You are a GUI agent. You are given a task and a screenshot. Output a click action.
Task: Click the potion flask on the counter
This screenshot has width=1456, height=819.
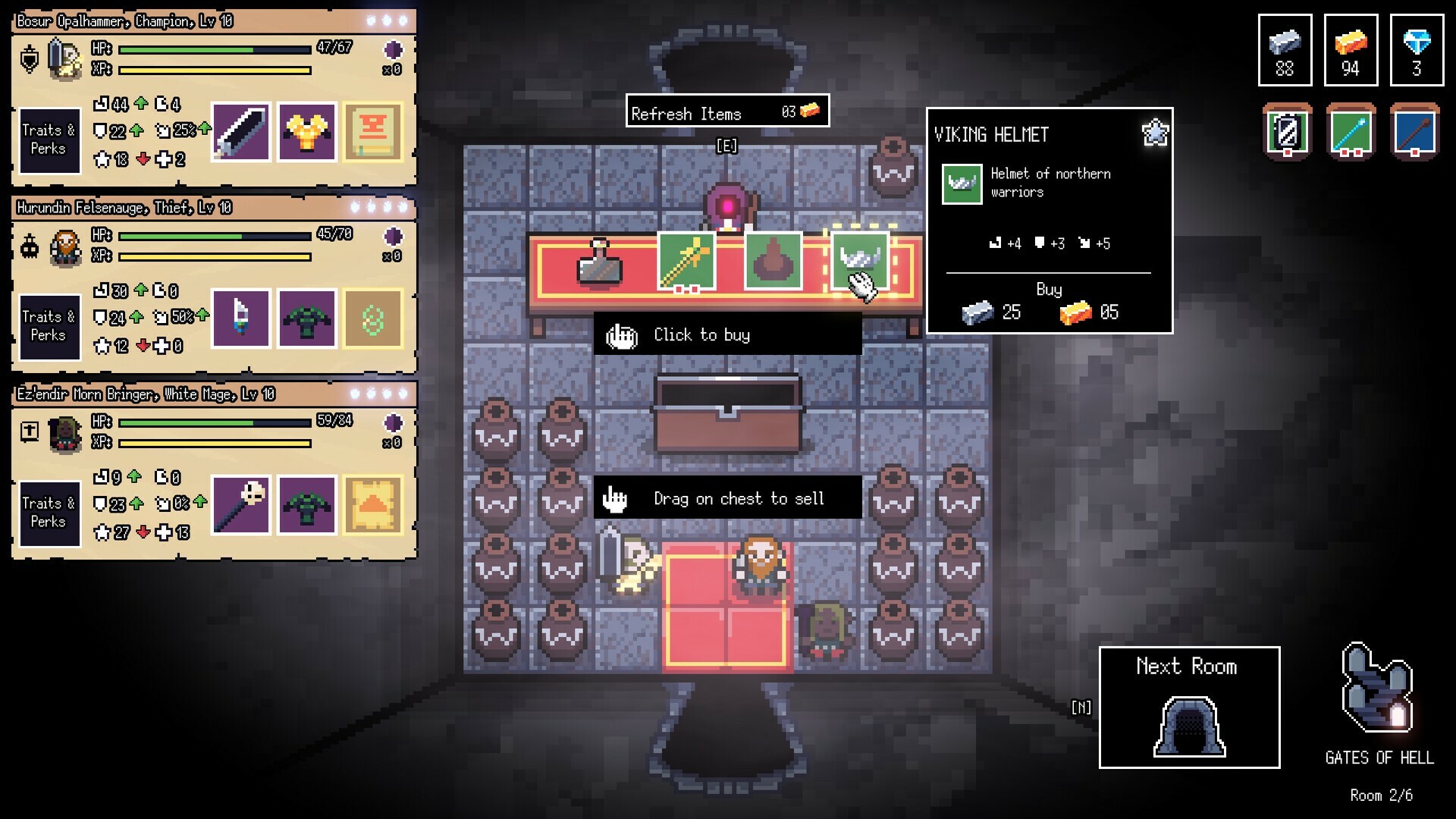point(598,265)
